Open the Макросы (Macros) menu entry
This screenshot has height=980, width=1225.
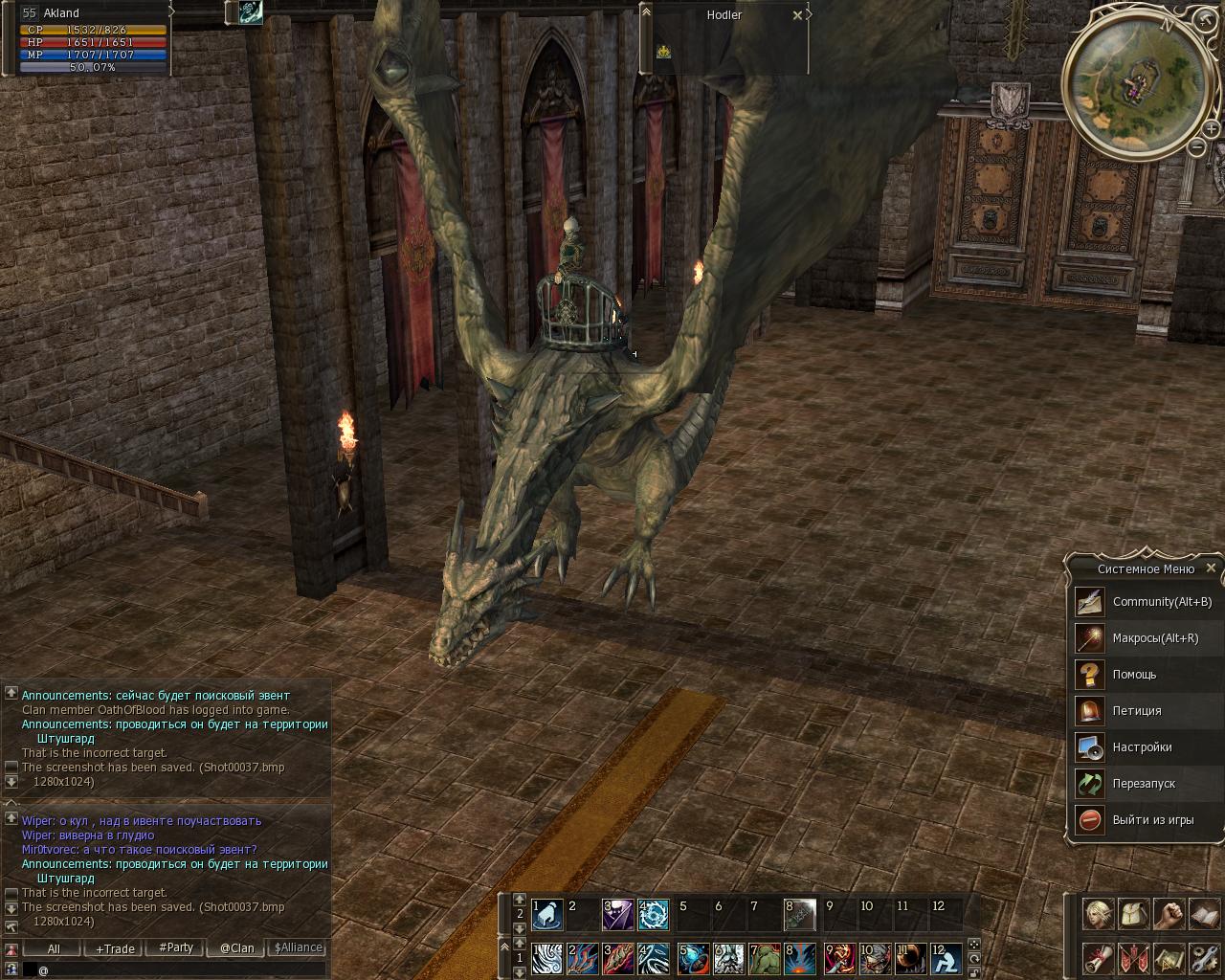[1154, 638]
